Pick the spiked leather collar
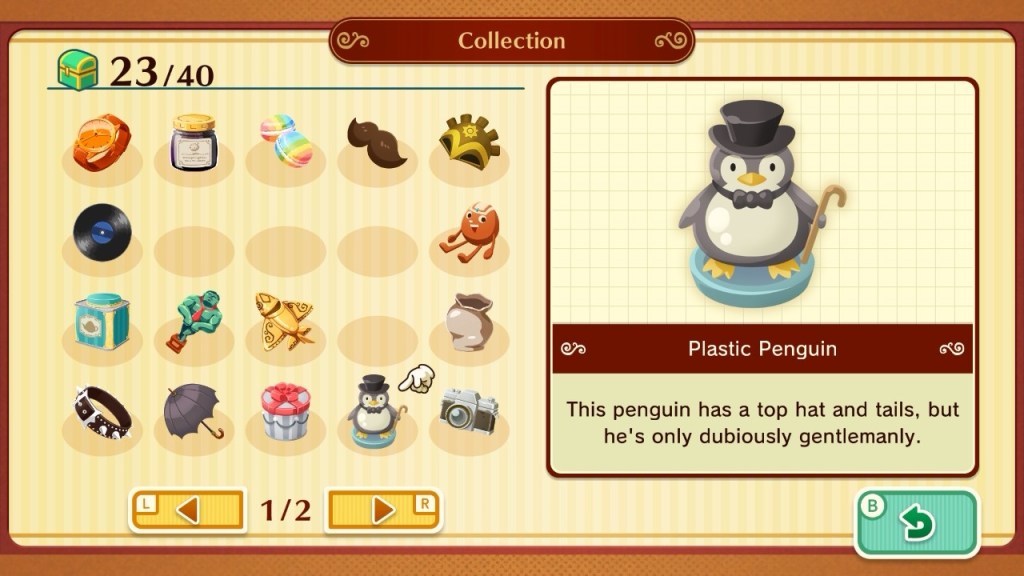This screenshot has height=576, width=1024. coord(101,410)
